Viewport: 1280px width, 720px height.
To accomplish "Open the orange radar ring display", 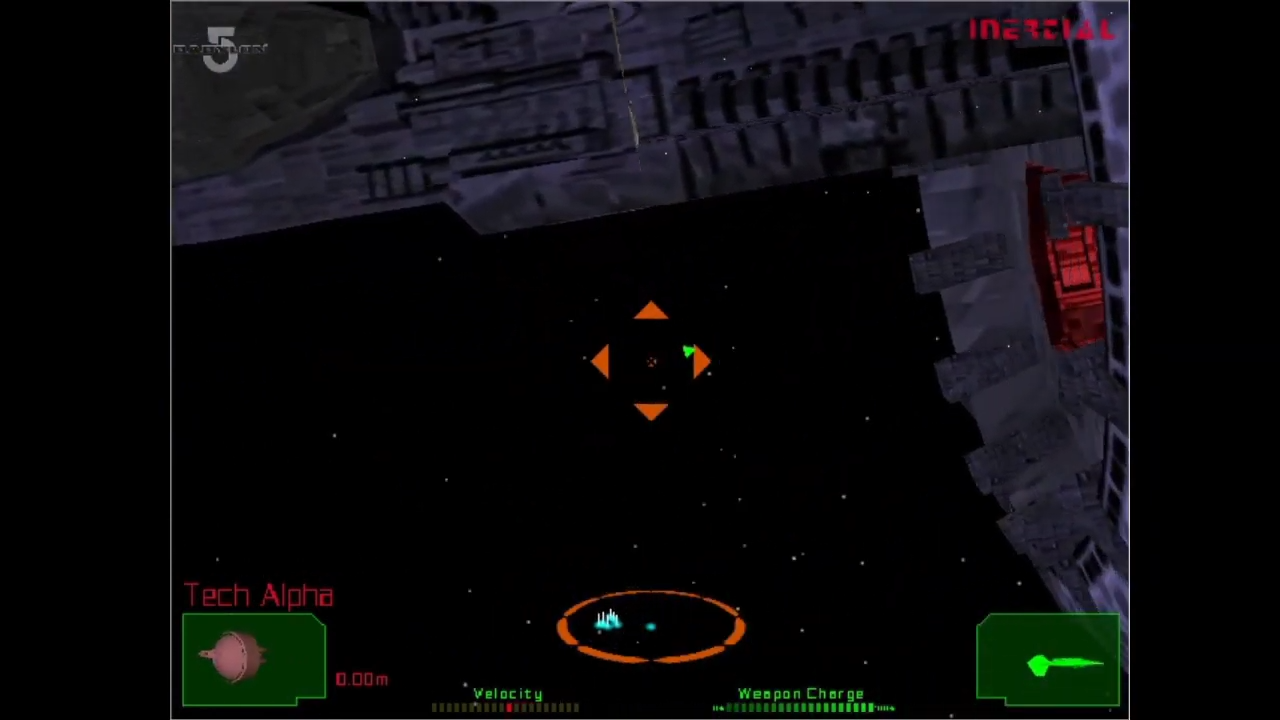I will pos(652,628).
